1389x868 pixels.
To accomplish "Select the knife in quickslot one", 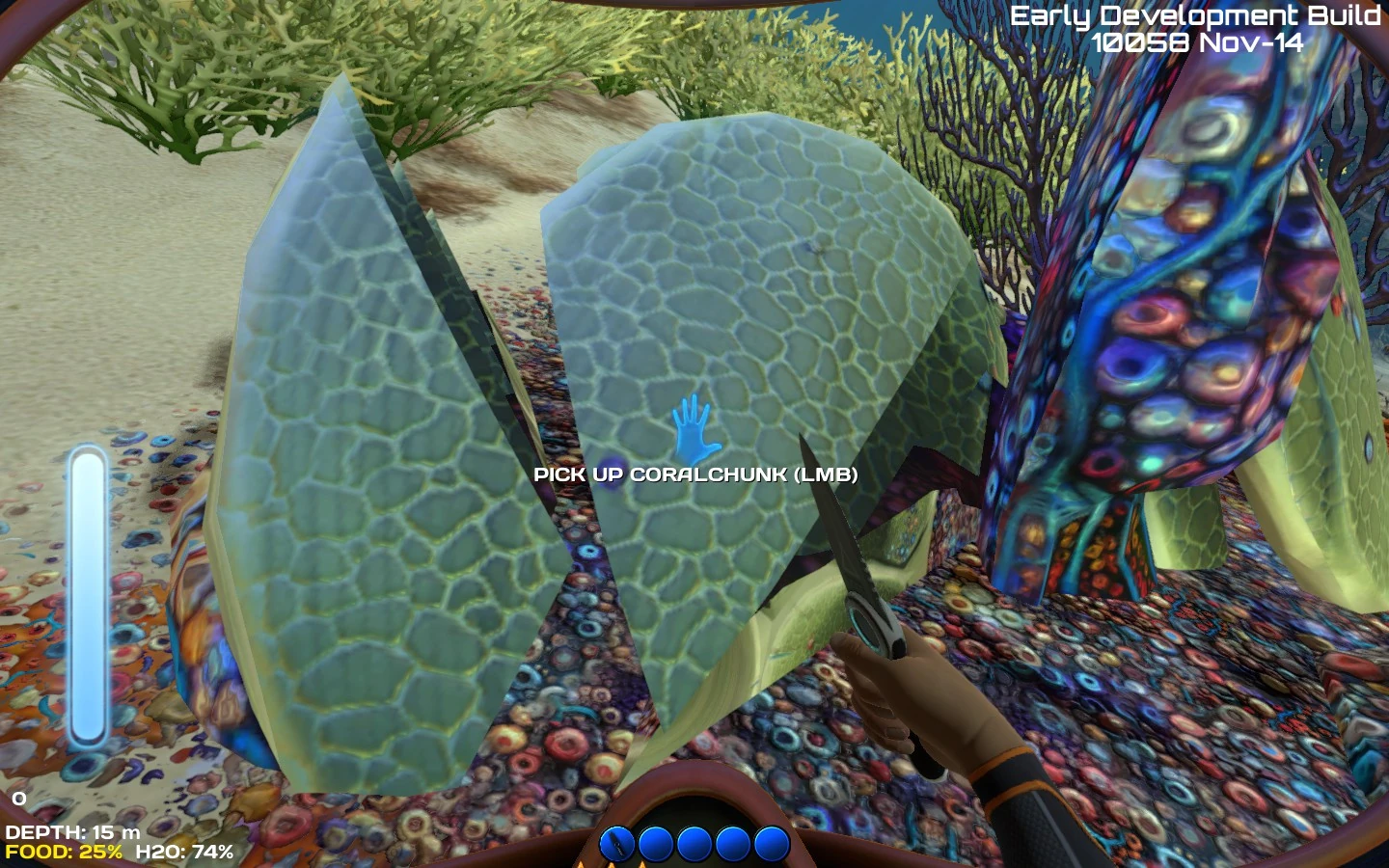I will (x=615, y=844).
